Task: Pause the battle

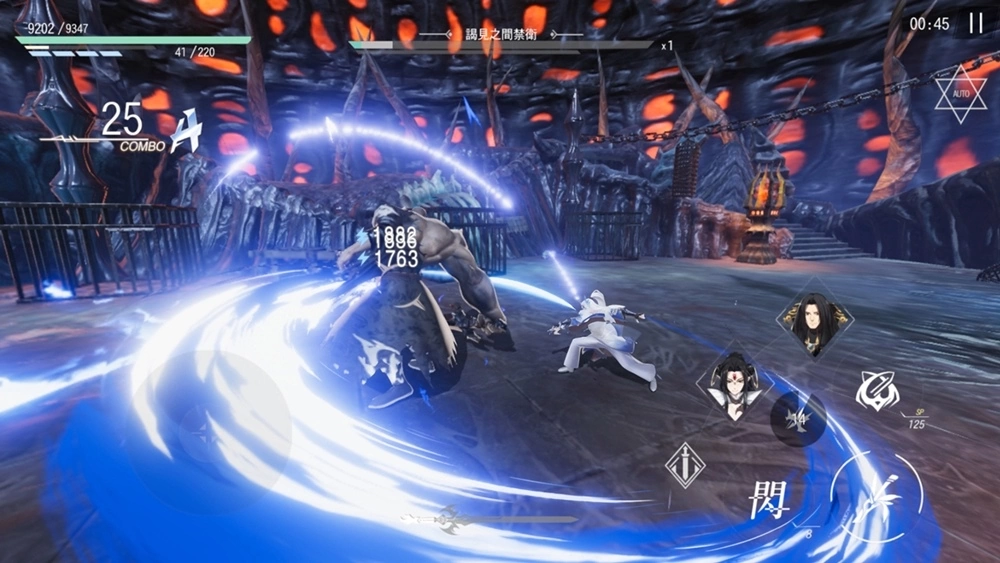Action: pos(975,23)
